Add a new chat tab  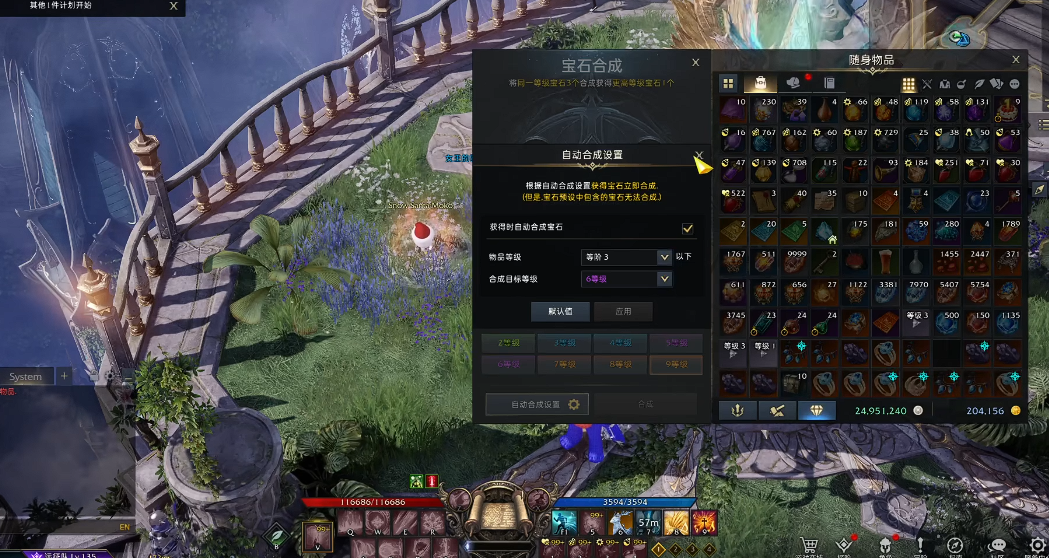[65, 376]
